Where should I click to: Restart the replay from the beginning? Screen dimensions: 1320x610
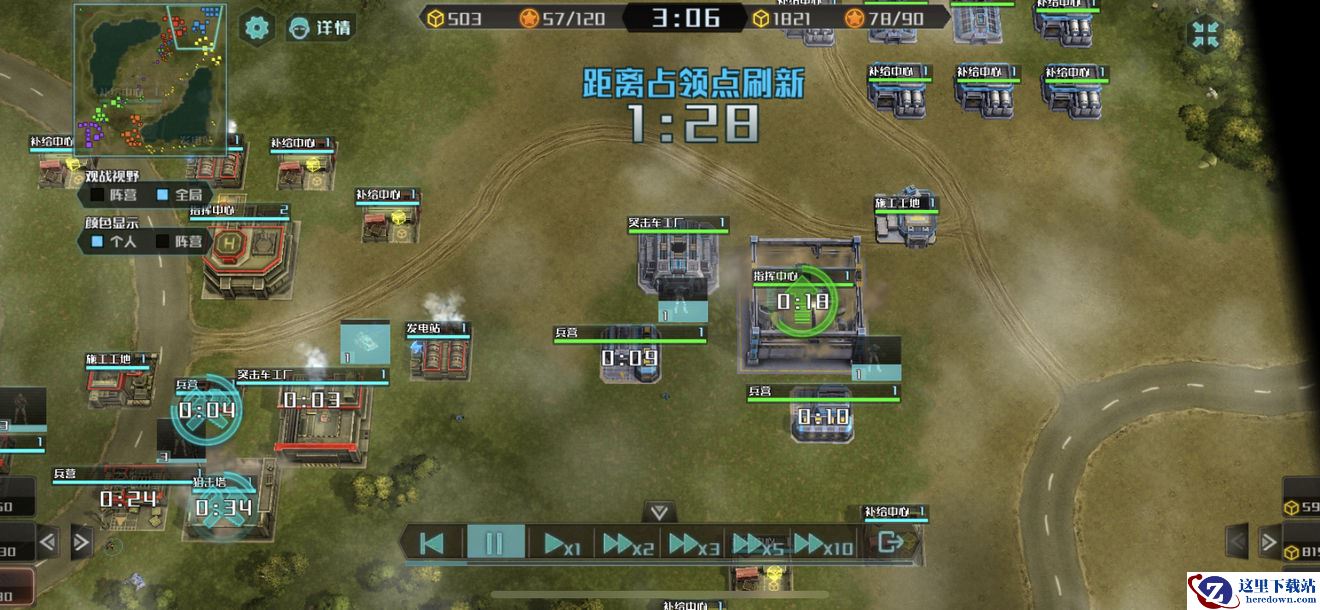[x=432, y=543]
